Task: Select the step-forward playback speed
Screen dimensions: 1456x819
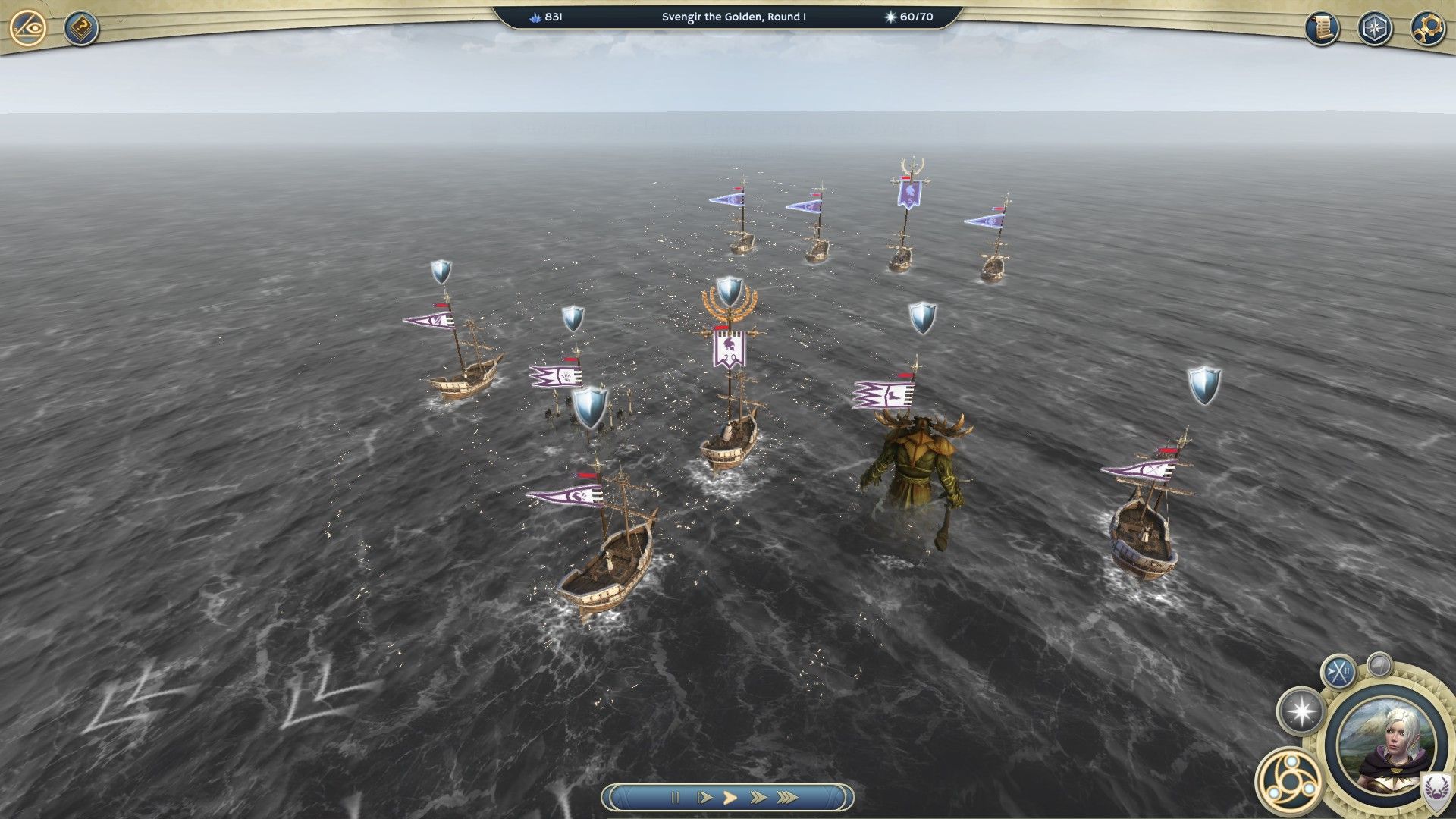Action: (704, 797)
